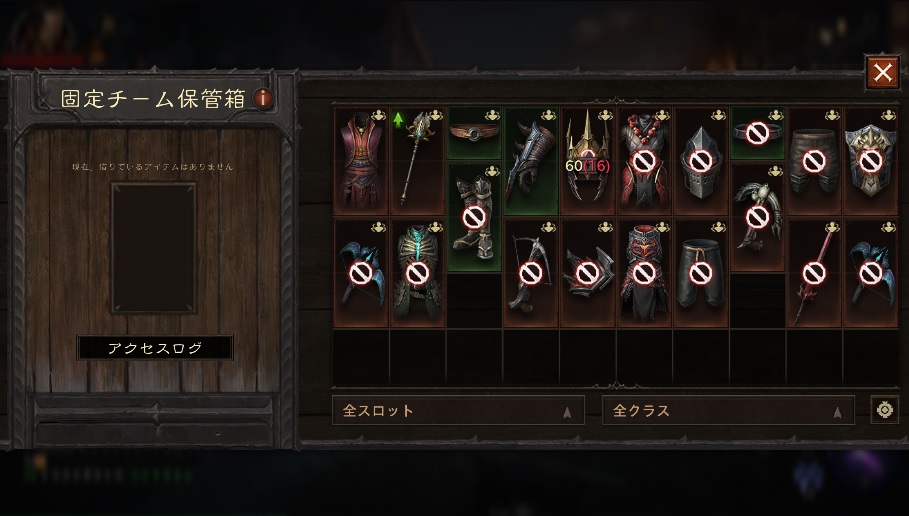Pick the teal skeletal chest armor
The height and width of the screenshot is (516, 909).
click(416, 273)
